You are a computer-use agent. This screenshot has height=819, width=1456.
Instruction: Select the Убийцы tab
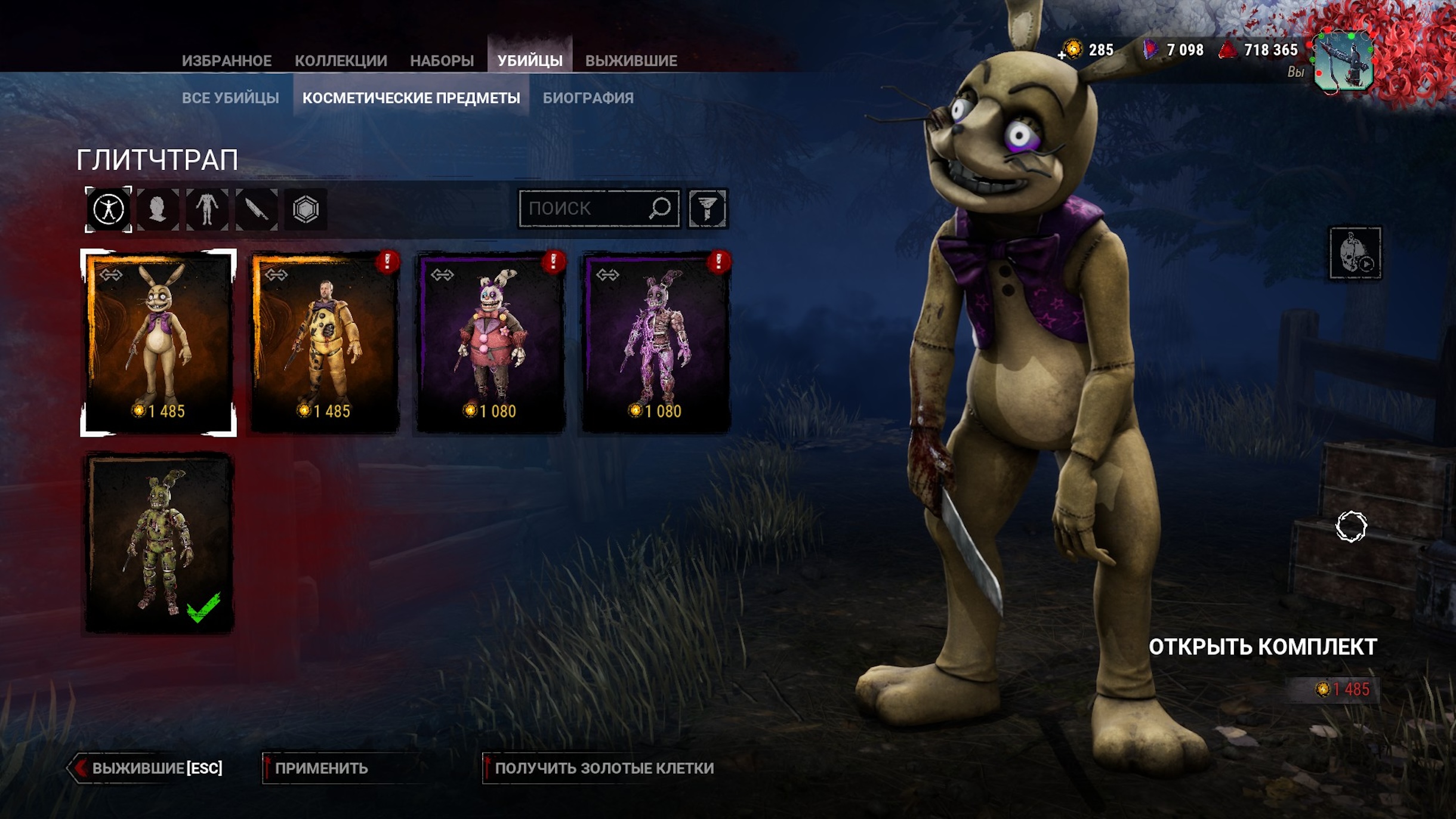point(530,61)
